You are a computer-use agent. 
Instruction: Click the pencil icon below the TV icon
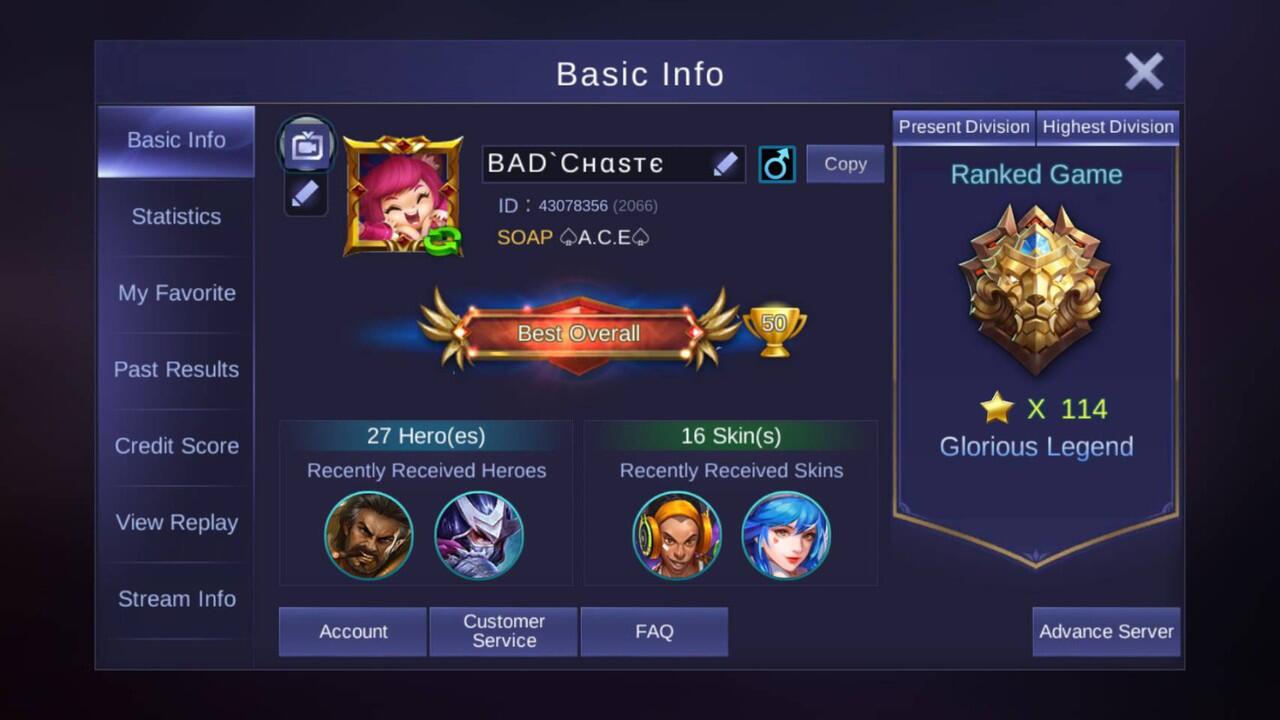(x=306, y=194)
